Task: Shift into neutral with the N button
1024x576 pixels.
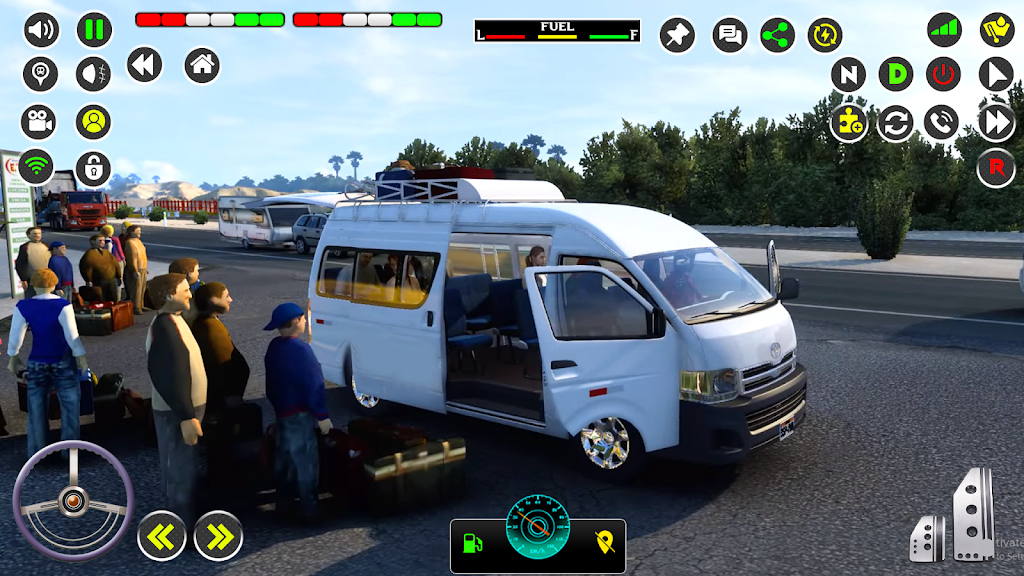Action: point(848,74)
